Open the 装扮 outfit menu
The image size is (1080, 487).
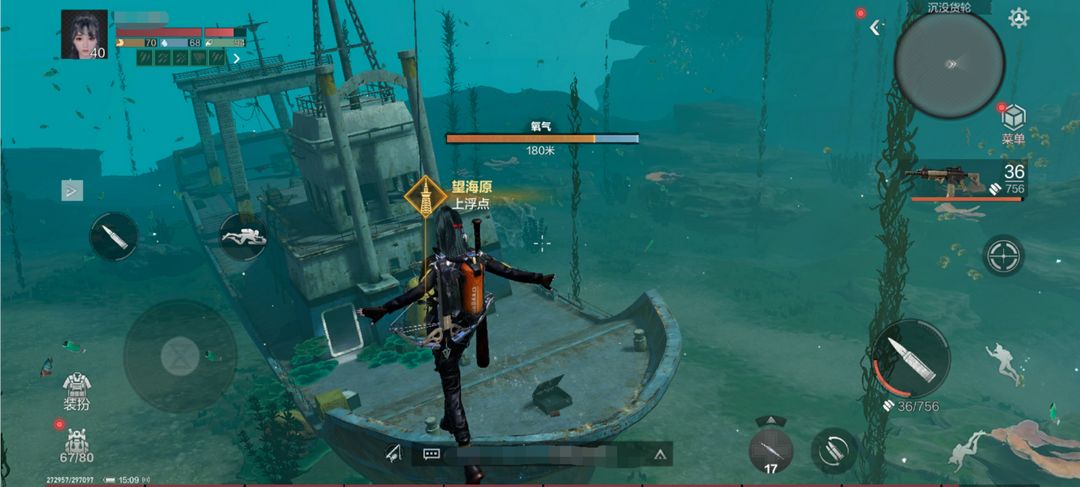pos(77,390)
